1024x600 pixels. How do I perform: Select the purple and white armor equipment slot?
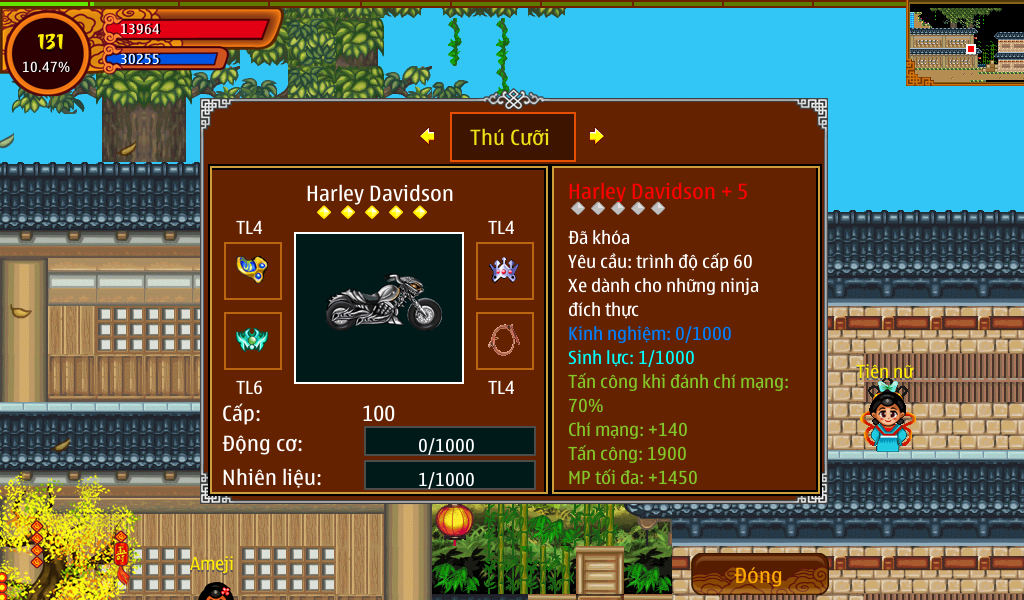(504, 270)
